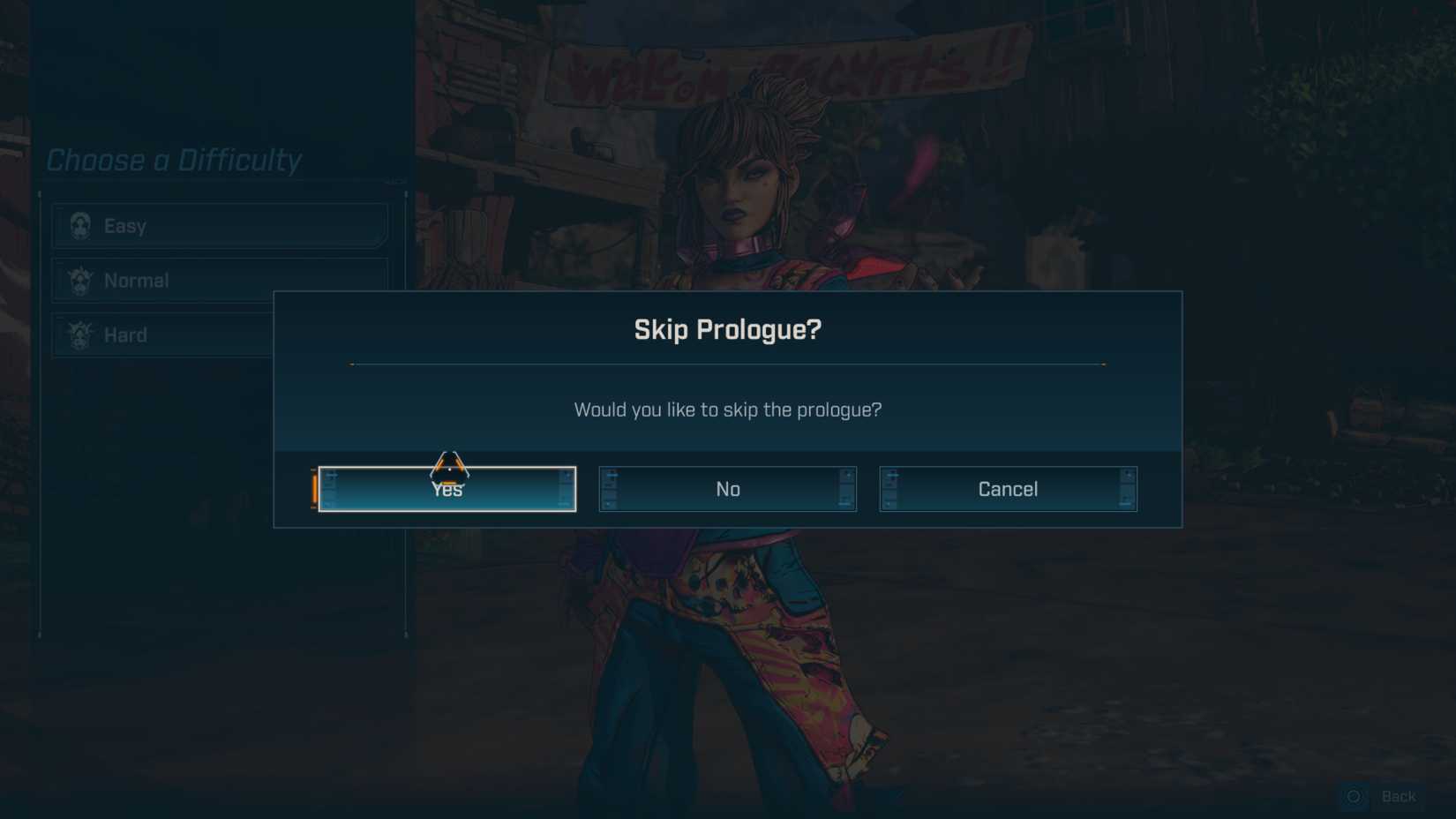Dismiss the dialog using Cancel
The image size is (1456, 819).
1008,489
